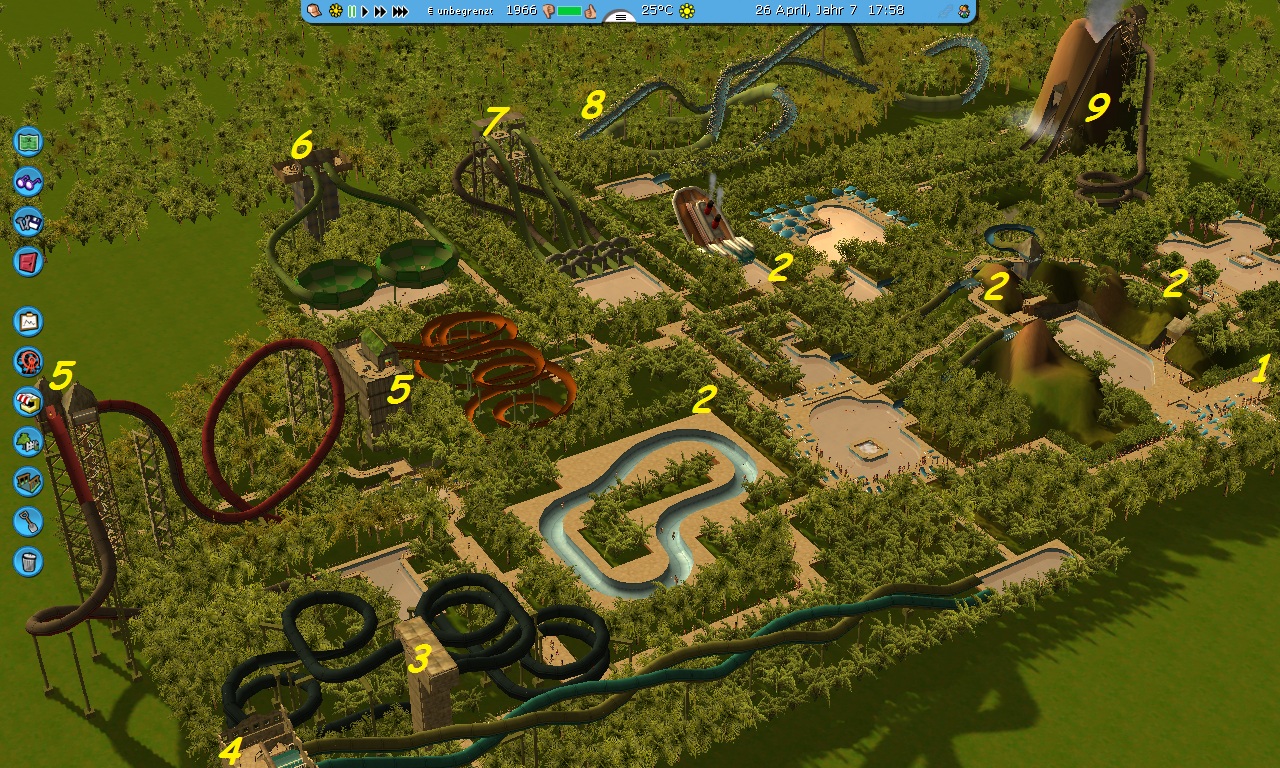Open the park map button
The height and width of the screenshot is (768, 1280).
[28, 141]
